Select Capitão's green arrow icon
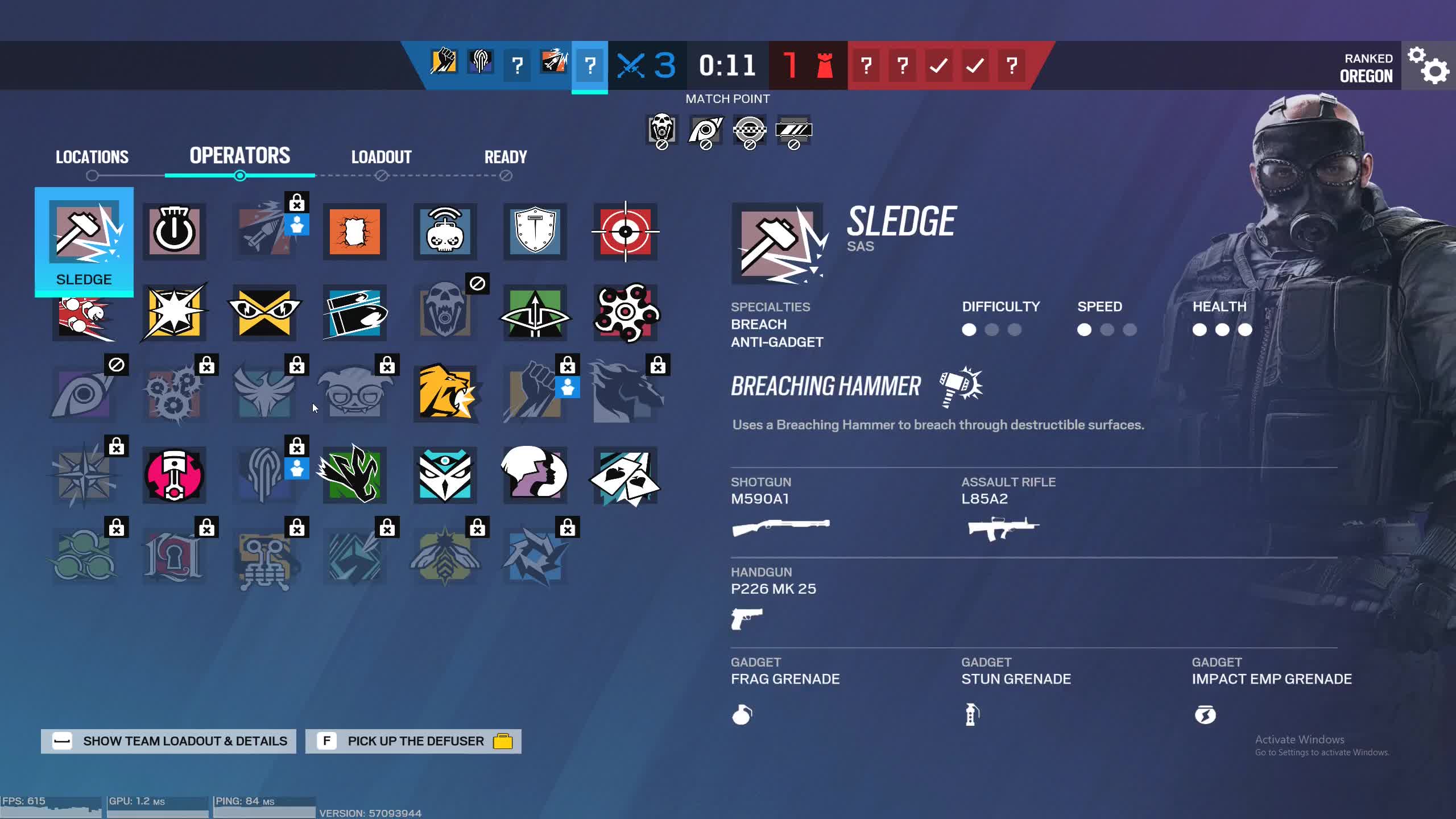Image resolution: width=1456 pixels, height=819 pixels. 535,313
